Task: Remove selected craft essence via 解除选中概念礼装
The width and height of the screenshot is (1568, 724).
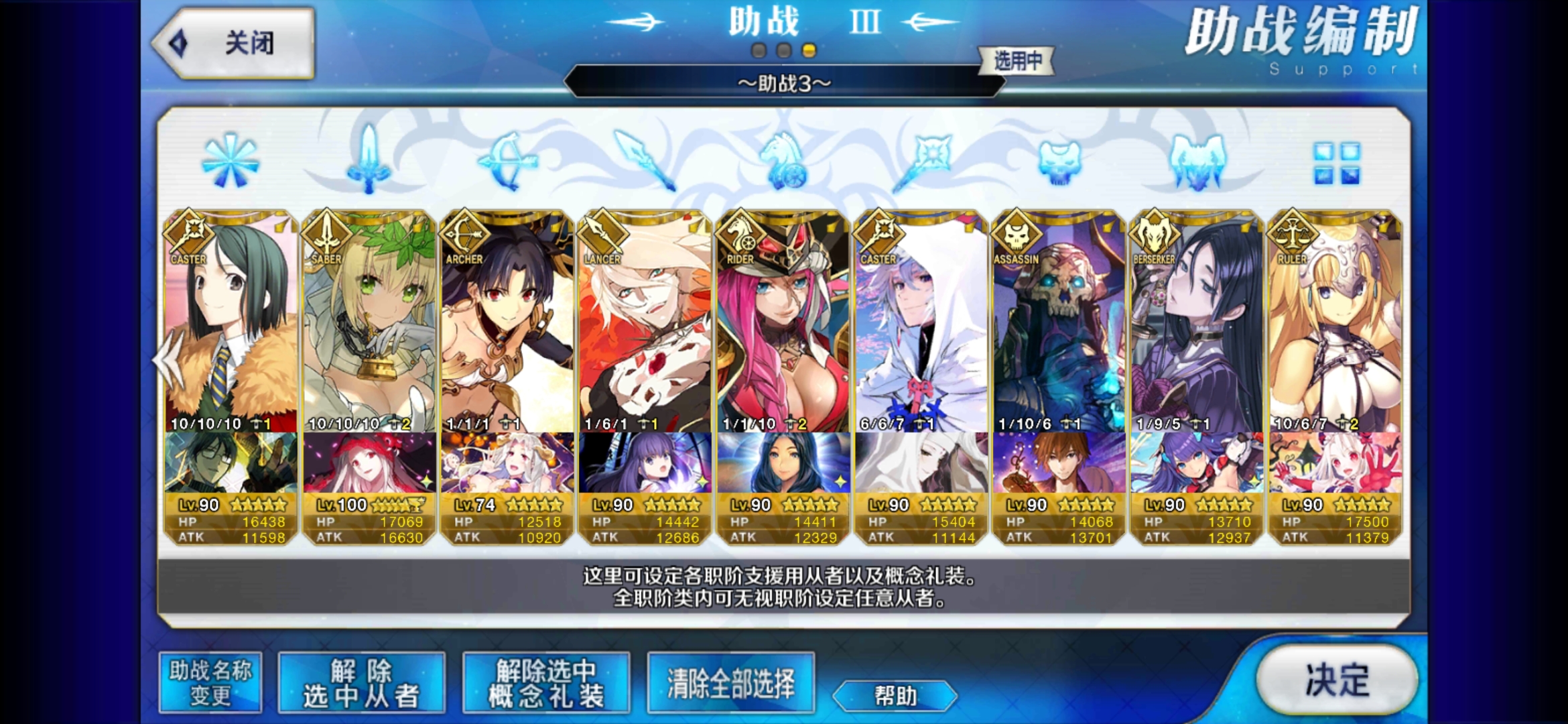Action: (x=546, y=683)
